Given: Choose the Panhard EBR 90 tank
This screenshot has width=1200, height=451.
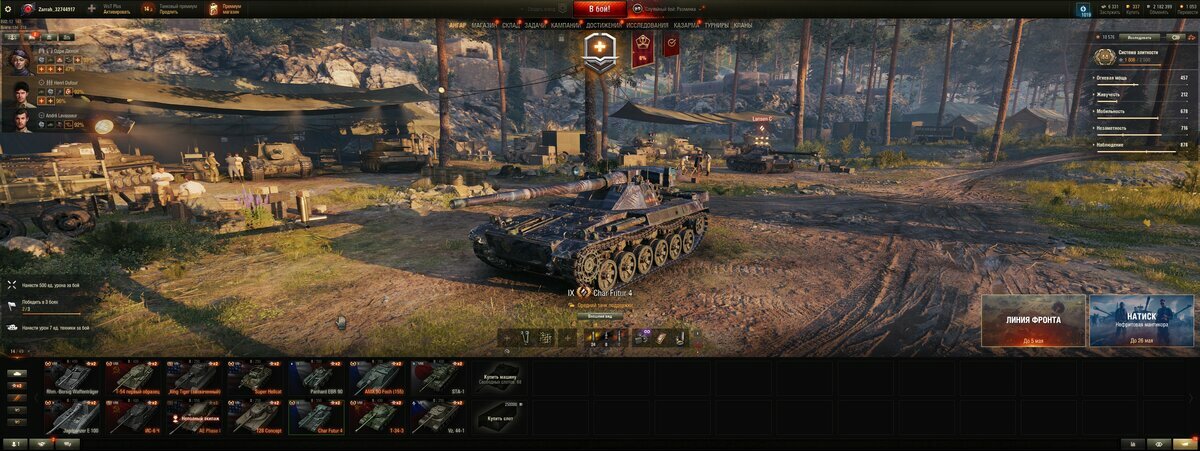Looking at the screenshot, I should 315,377.
